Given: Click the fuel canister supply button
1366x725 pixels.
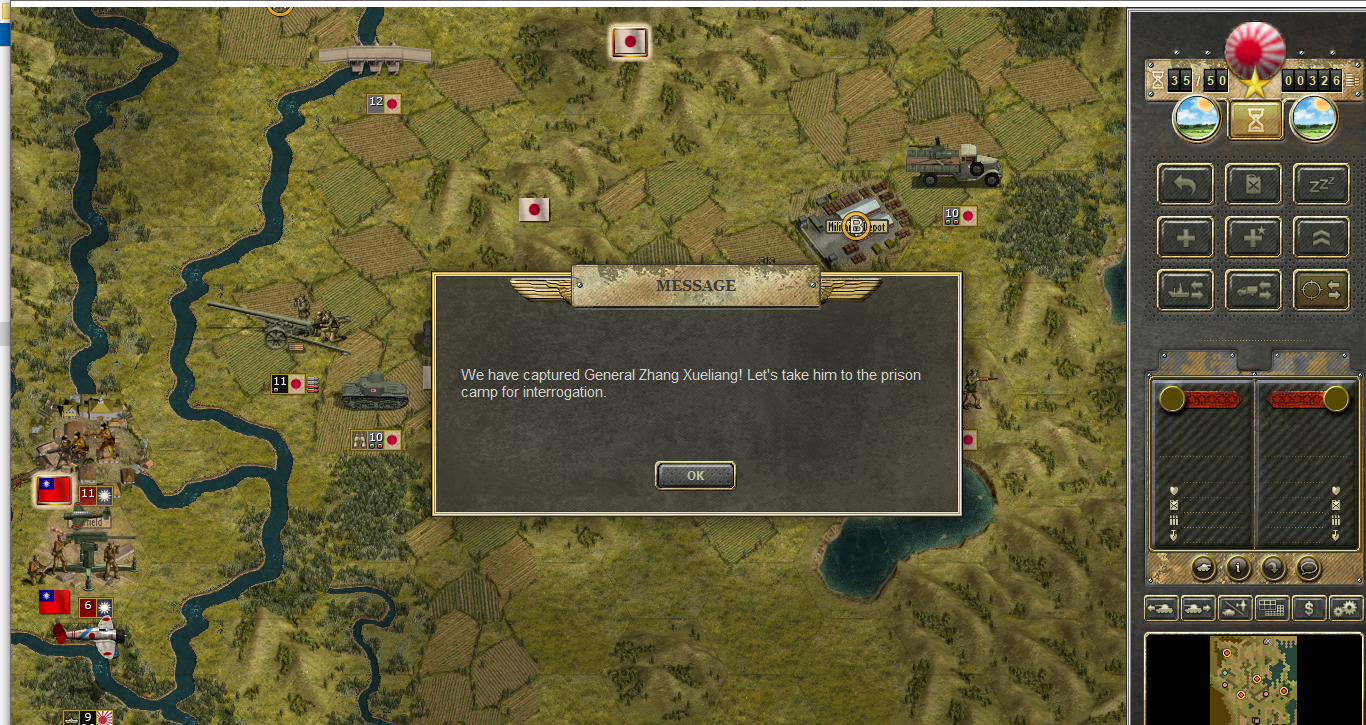Looking at the screenshot, I should click(x=1253, y=184).
